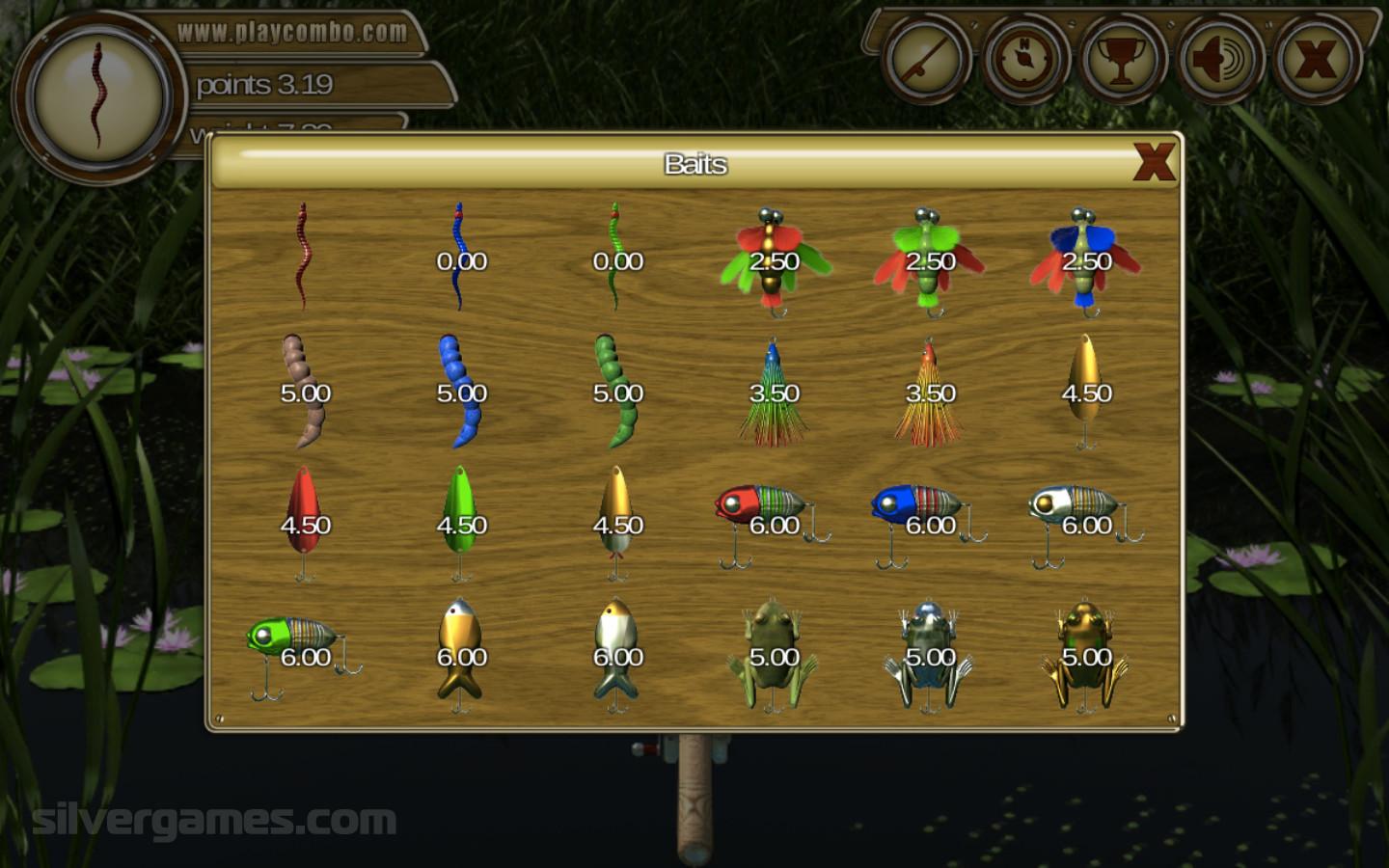Toggle the sound speaker button

1219,60
